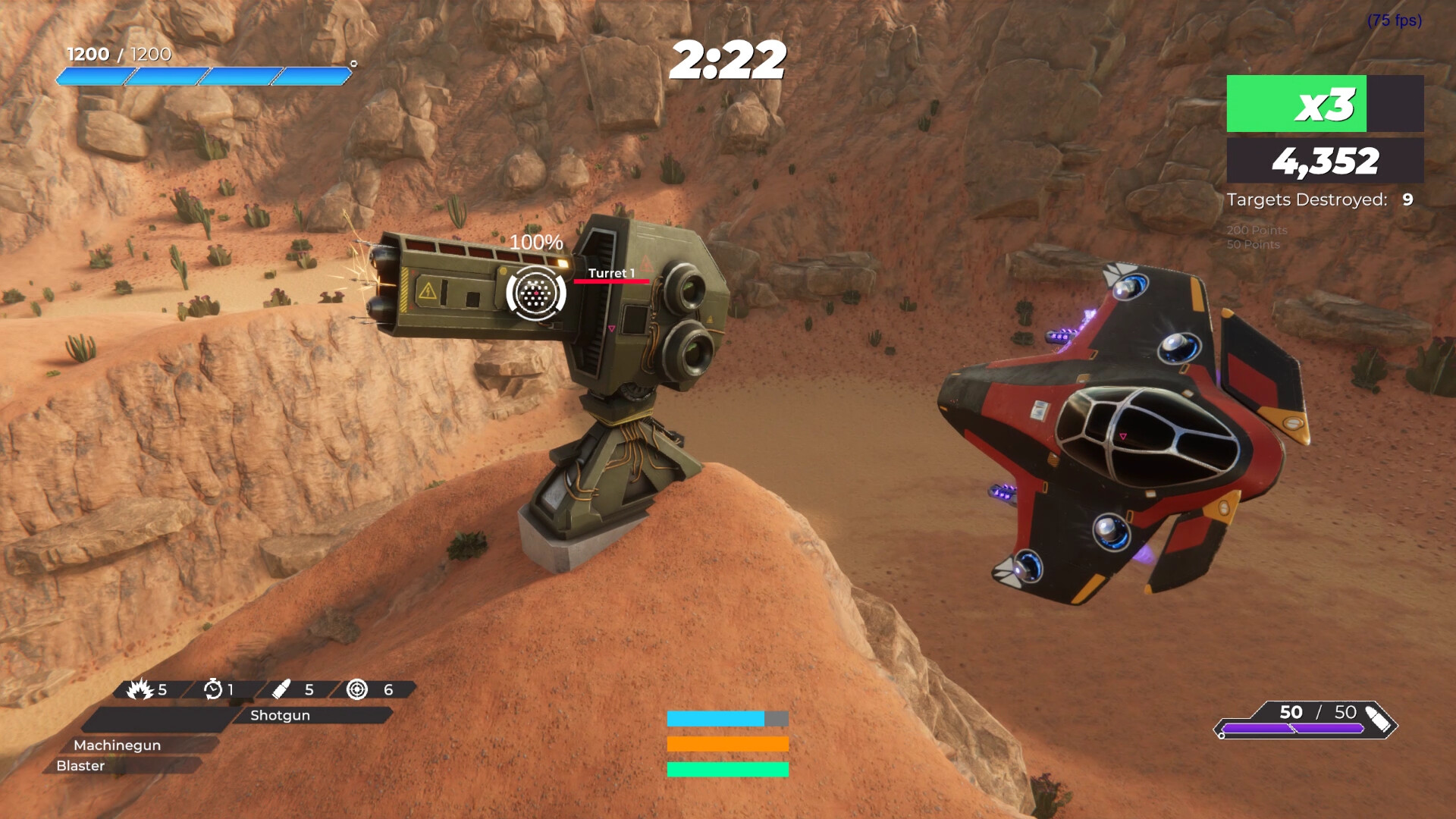Image resolution: width=1456 pixels, height=819 pixels.
Task: Click the orange boost bar at bottom center
Action: pos(726,744)
